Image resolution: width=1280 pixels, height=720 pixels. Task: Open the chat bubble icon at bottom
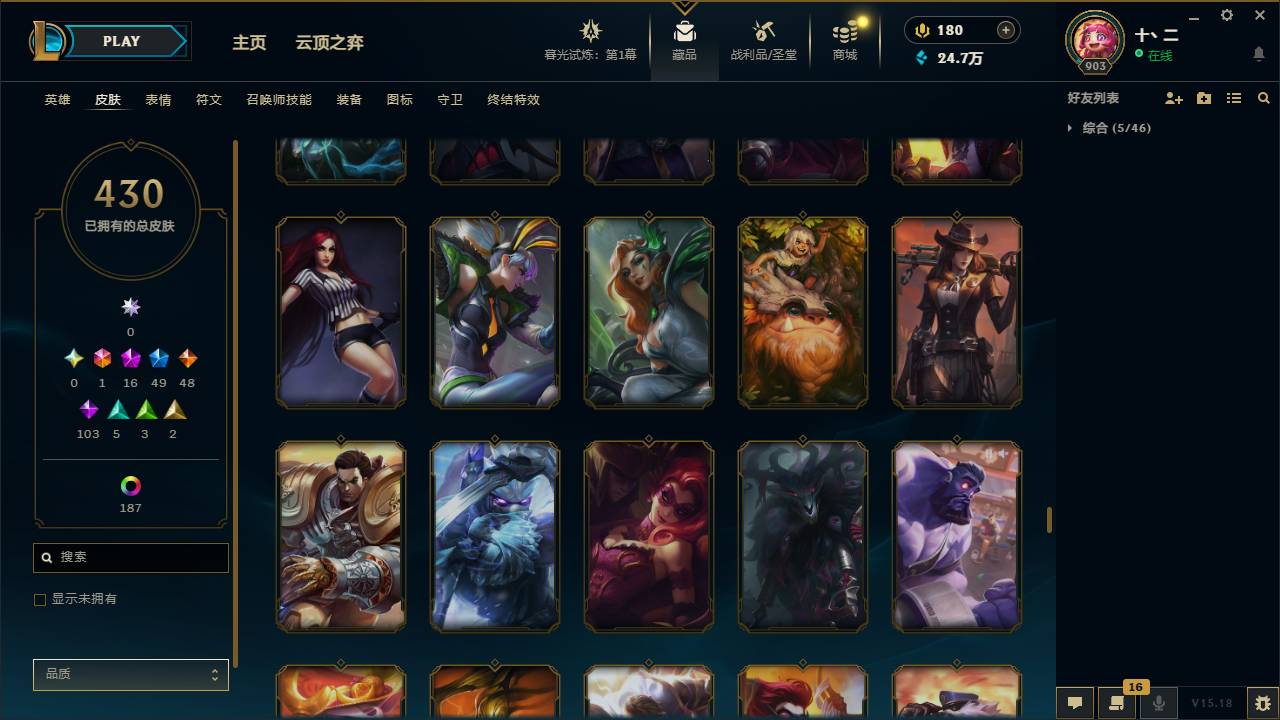coord(1075,703)
